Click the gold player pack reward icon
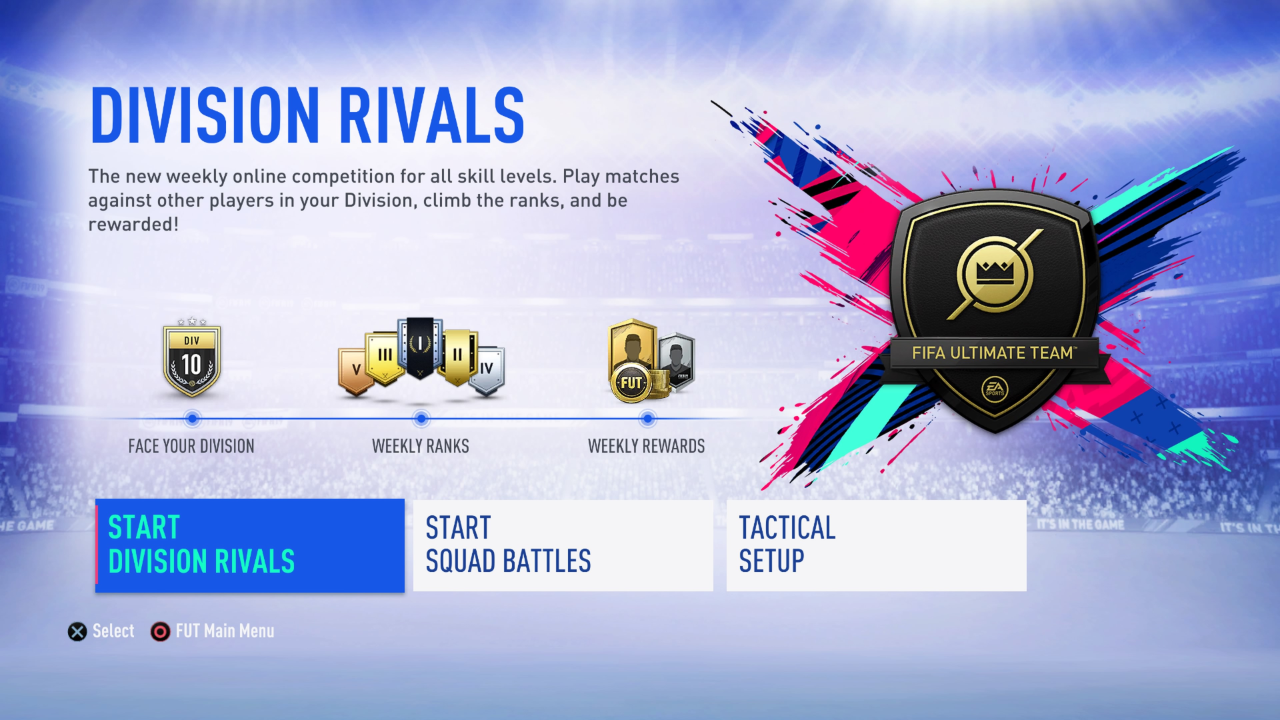 click(x=630, y=345)
